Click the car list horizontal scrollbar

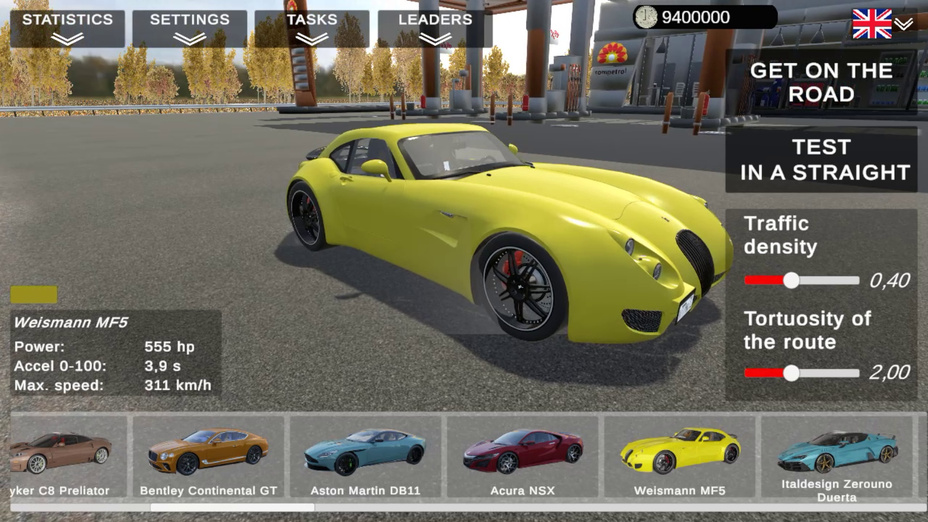pyautogui.click(x=230, y=508)
